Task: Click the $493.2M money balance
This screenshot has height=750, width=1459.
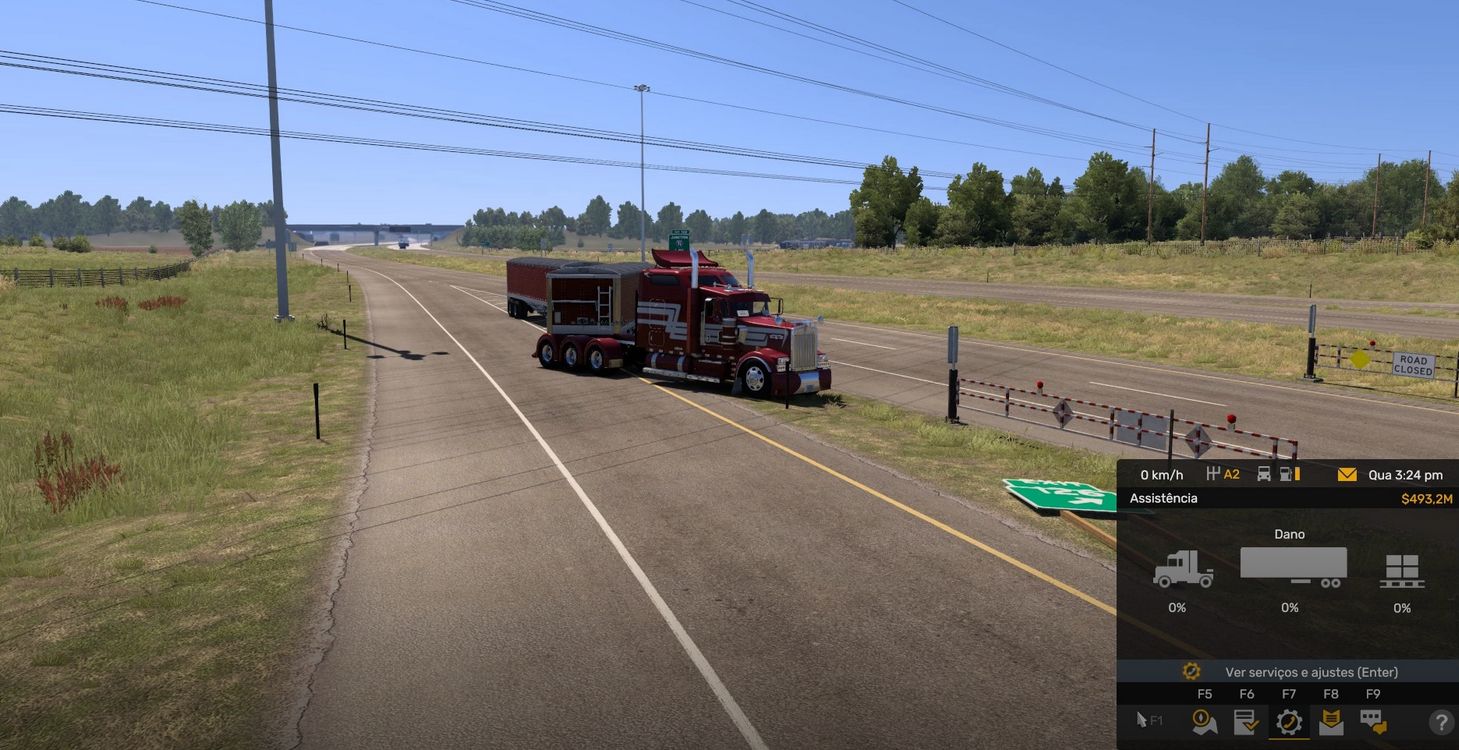Action: click(x=1428, y=498)
